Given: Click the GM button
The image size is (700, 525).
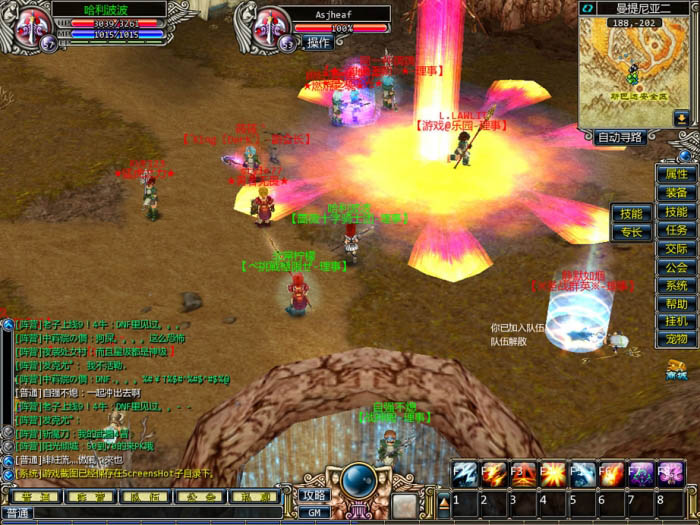Looking at the screenshot, I should [x=314, y=511].
